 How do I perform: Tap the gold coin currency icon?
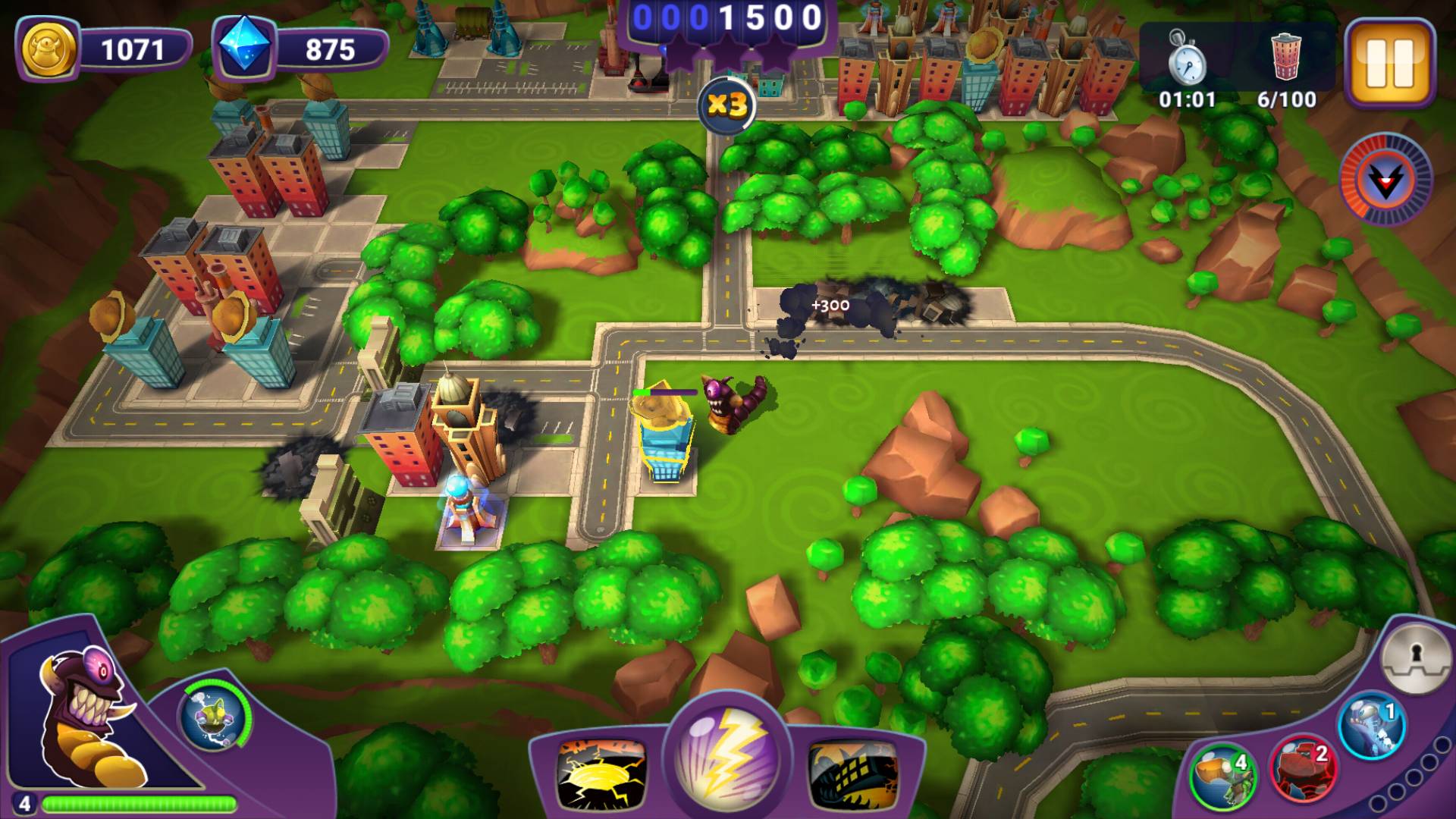tap(49, 50)
